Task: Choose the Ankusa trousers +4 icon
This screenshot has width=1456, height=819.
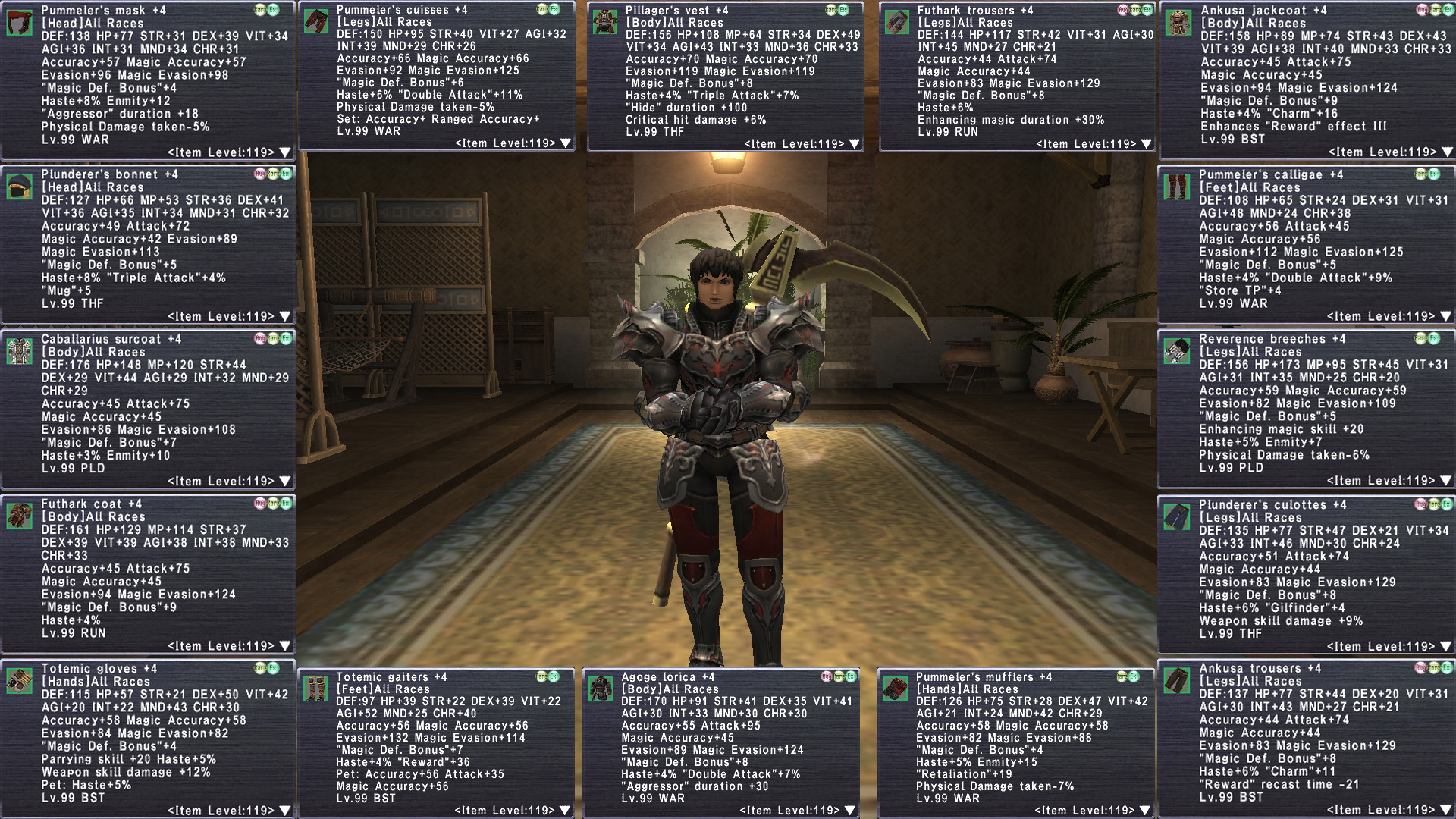Action: 1178,680
